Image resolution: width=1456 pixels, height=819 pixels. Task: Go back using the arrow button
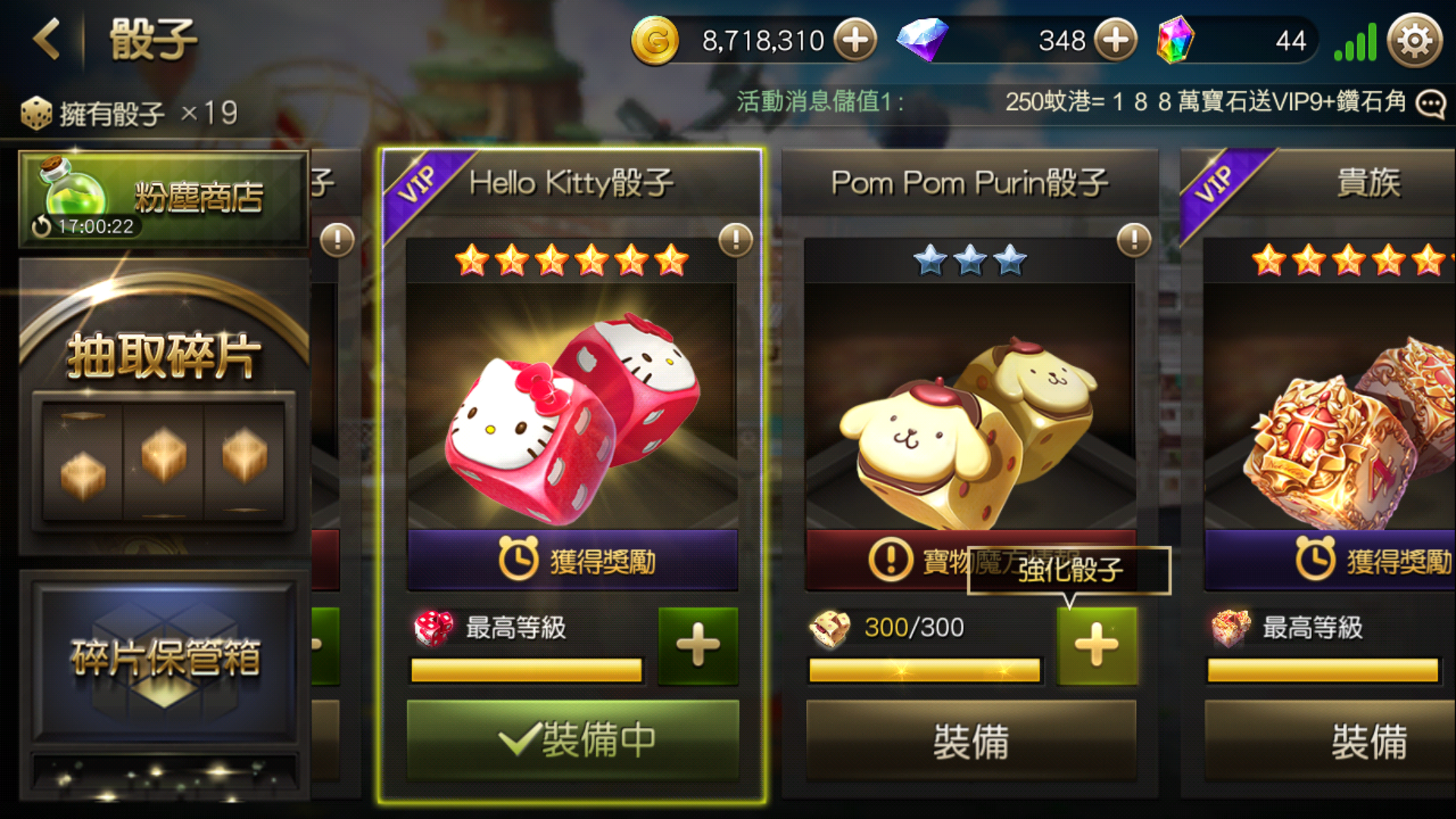point(47,39)
